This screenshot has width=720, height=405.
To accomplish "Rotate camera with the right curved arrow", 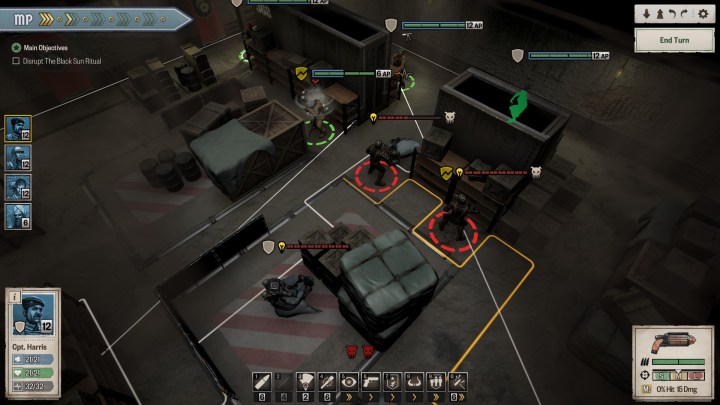I will pyautogui.click(x=686, y=12).
